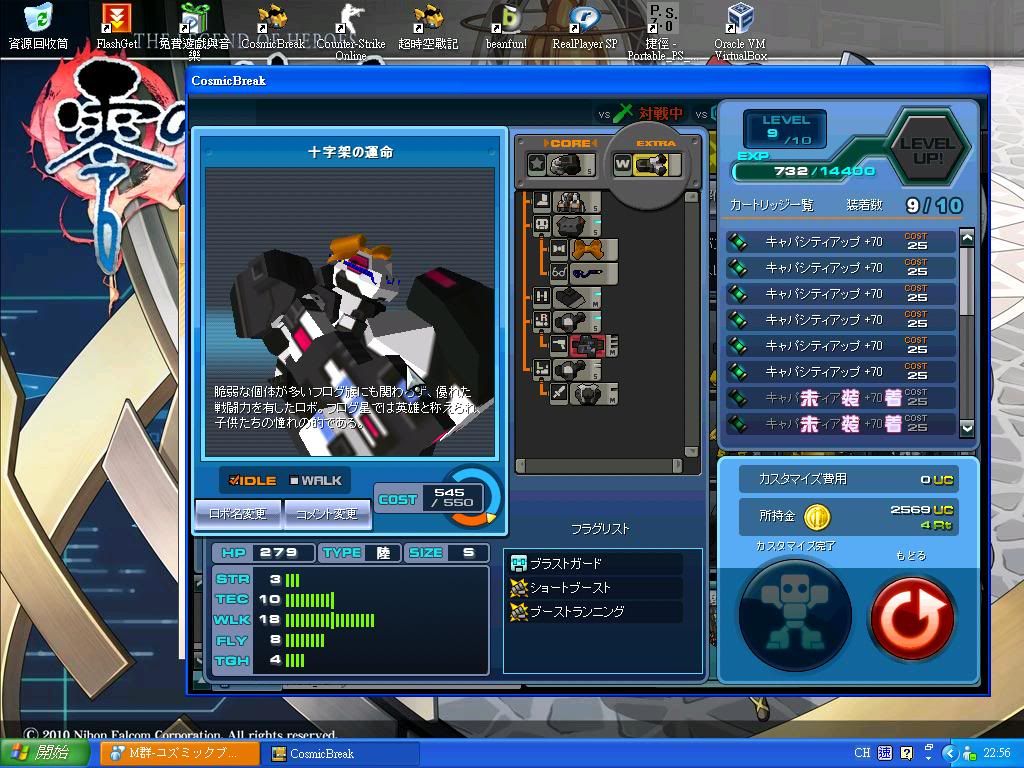
Task: Tick the IDLE animation checkbox
Action: pyautogui.click(x=234, y=480)
